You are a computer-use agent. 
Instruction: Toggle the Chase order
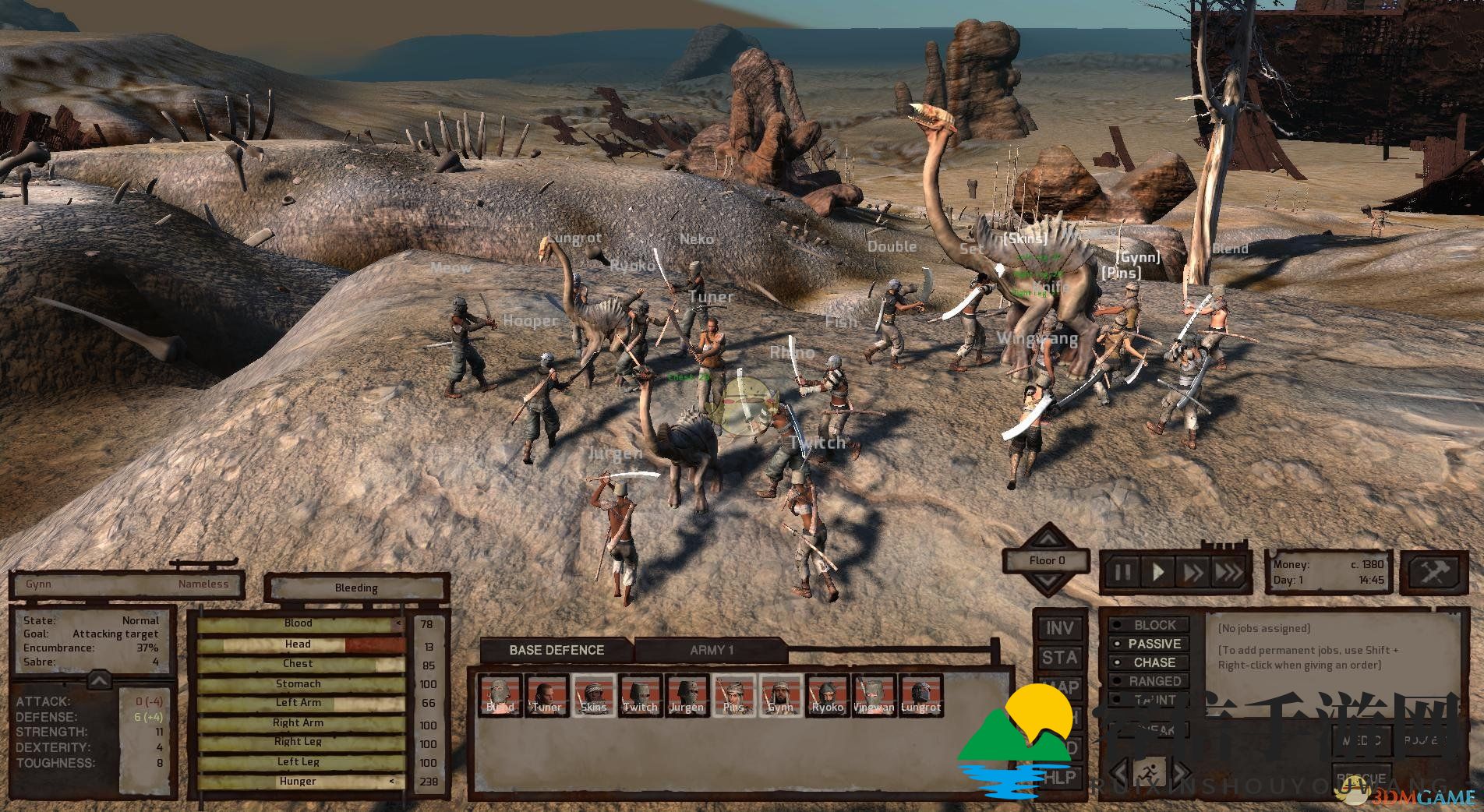(x=1150, y=662)
